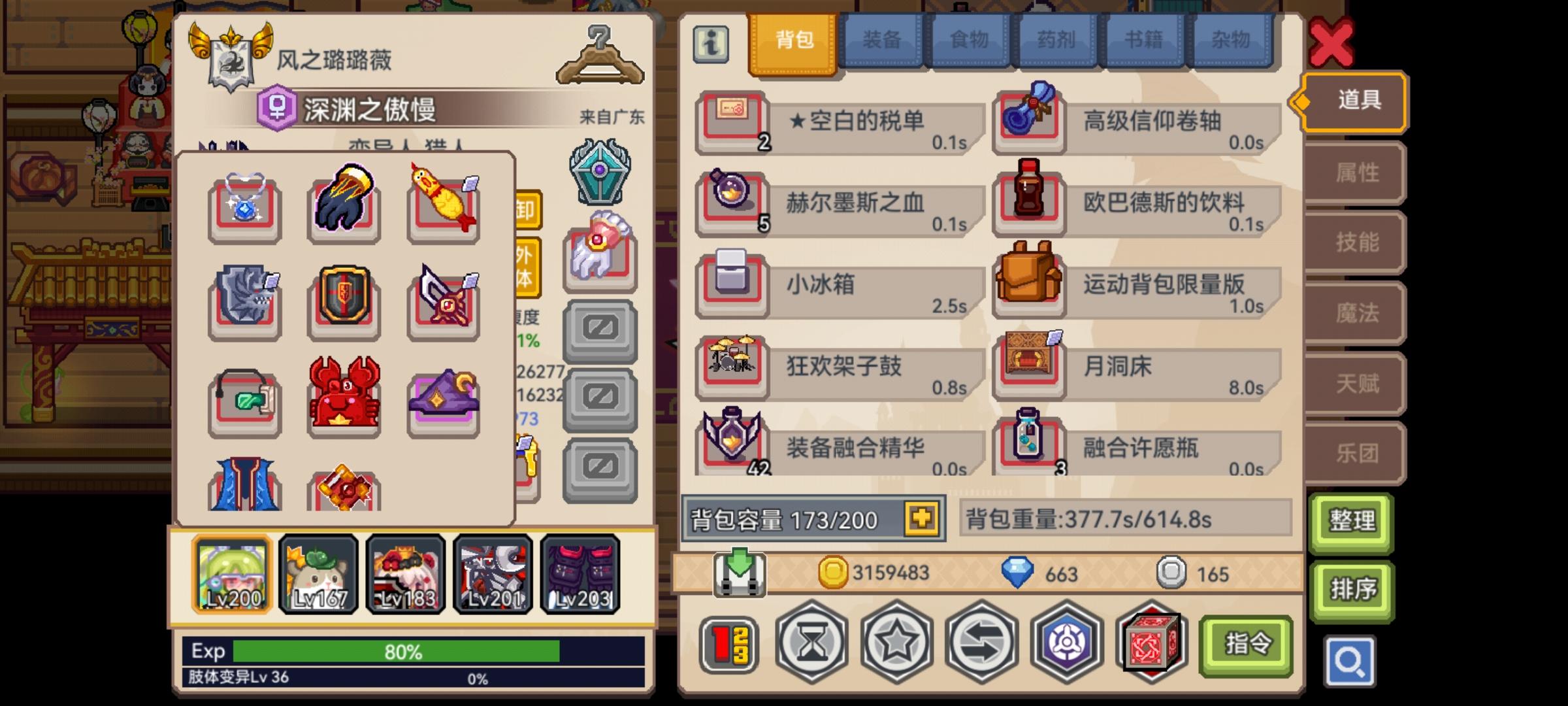Open the 药剂 tab

click(x=1058, y=41)
